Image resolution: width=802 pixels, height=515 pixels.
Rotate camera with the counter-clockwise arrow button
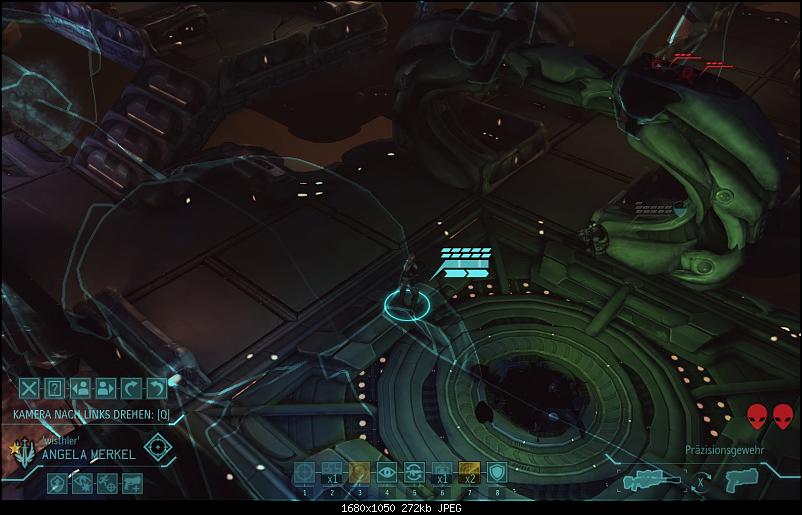pos(156,389)
